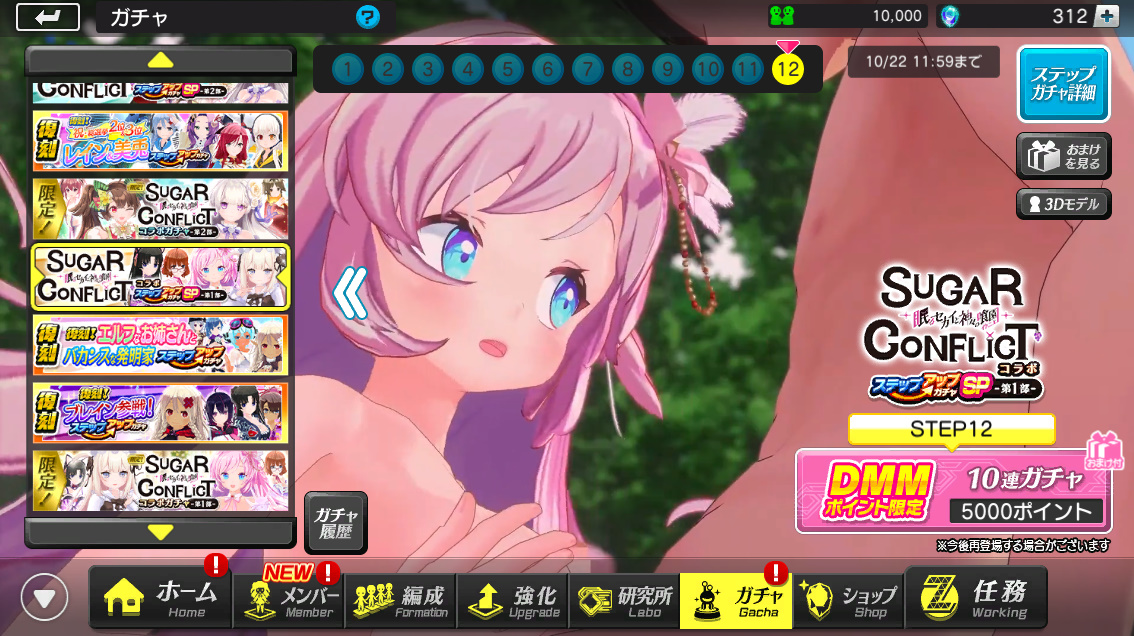Screen dimensions: 1134x636
Task: Add gems with the plus button
Action: 1106,16
